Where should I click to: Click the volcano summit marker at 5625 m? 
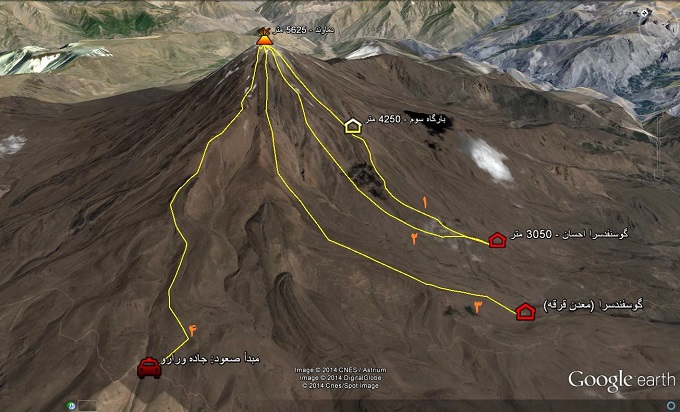coord(265,38)
